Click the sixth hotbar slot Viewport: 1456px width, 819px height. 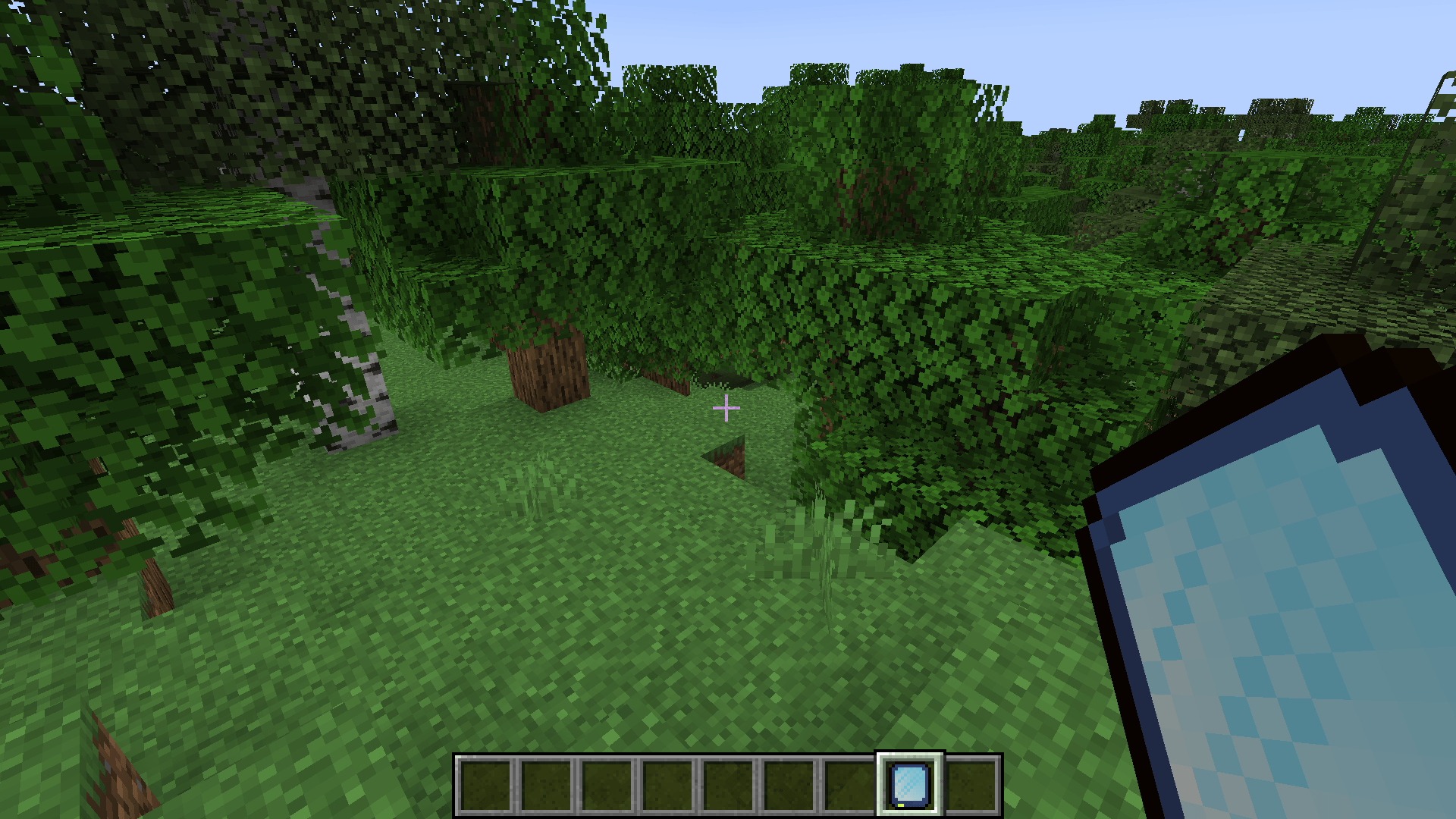789,785
